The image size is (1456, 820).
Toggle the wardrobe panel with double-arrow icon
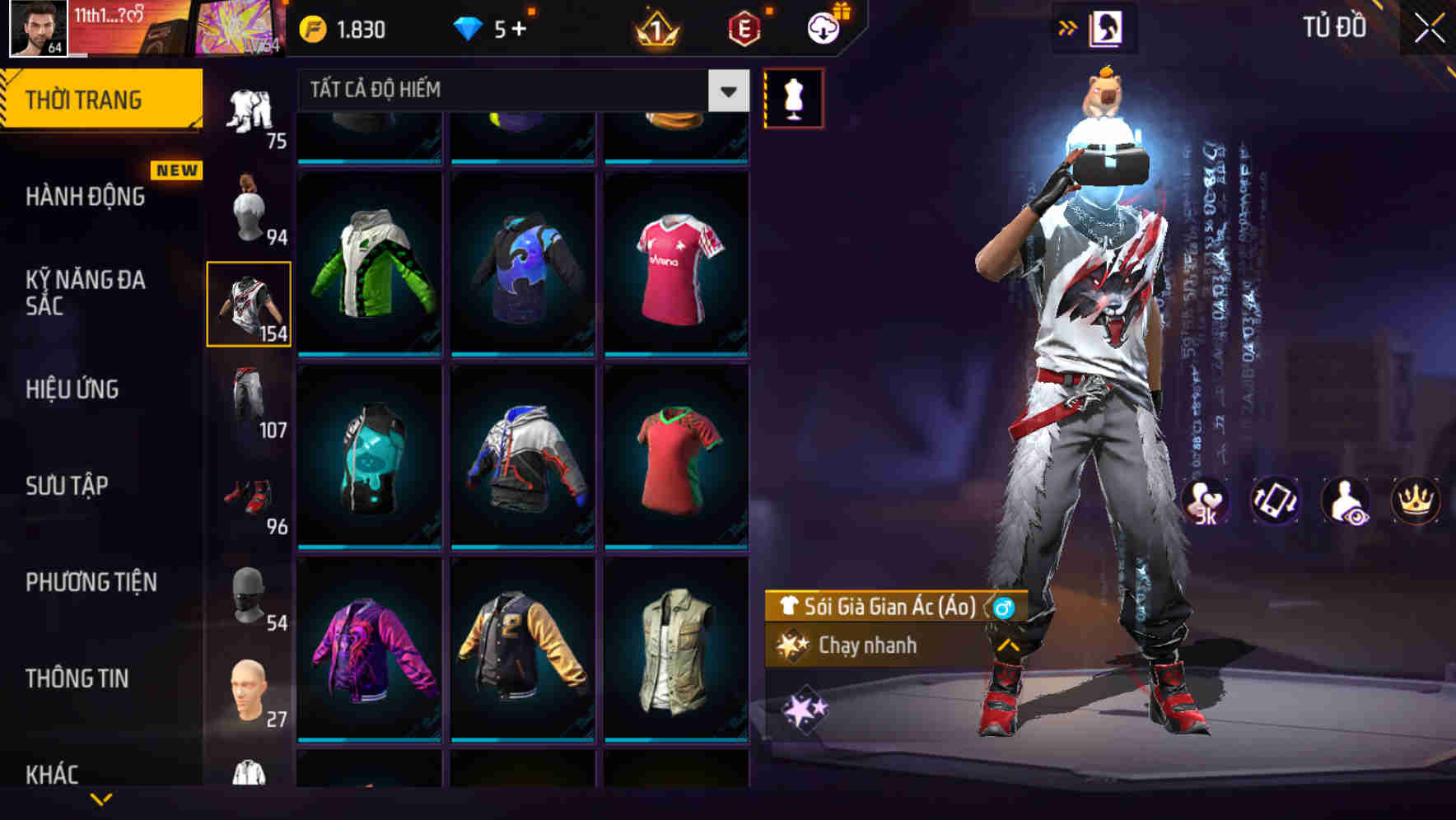coord(1068,26)
